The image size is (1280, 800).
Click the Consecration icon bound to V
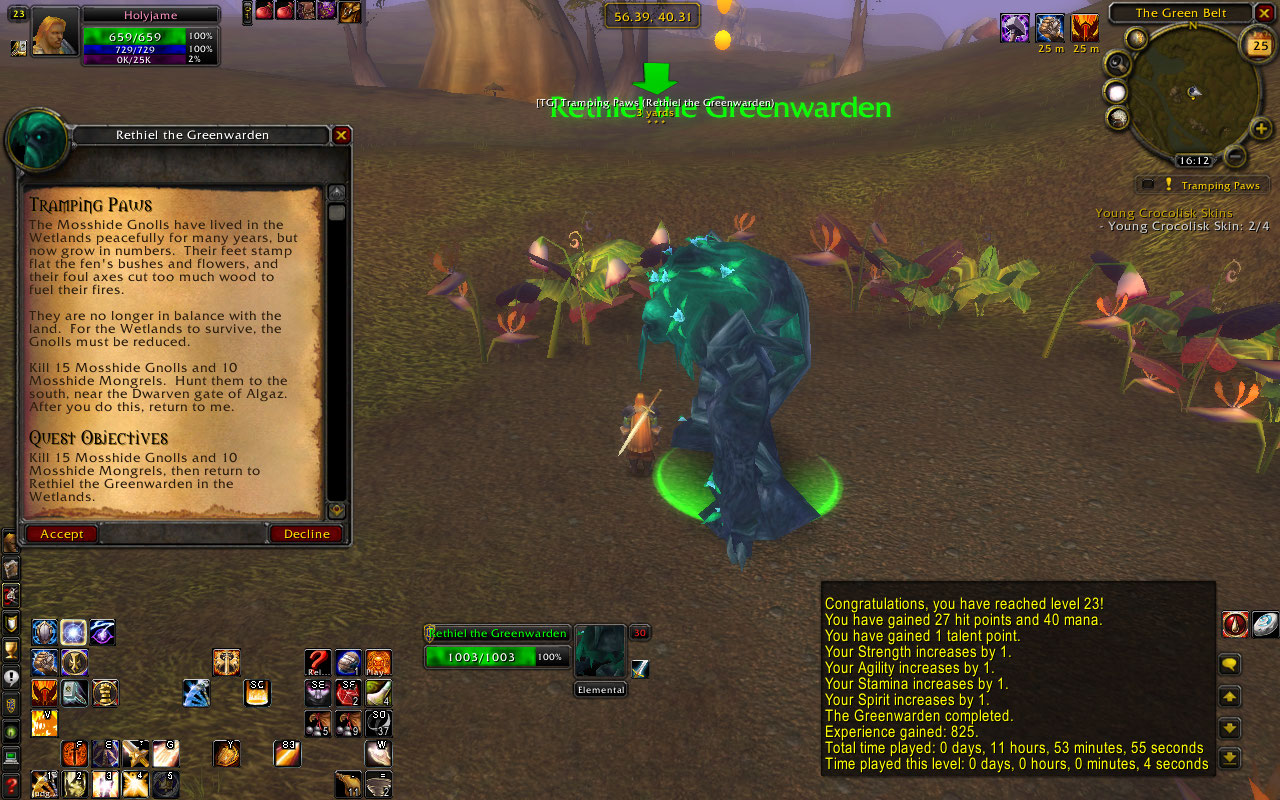[x=44, y=724]
